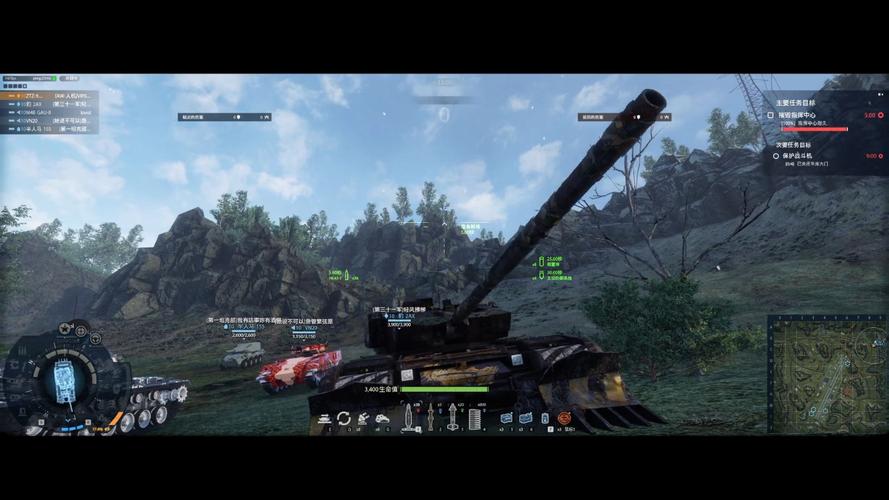Click the secondary objective 保护战斗机
This screenshot has width=889, height=500.
tap(802, 156)
